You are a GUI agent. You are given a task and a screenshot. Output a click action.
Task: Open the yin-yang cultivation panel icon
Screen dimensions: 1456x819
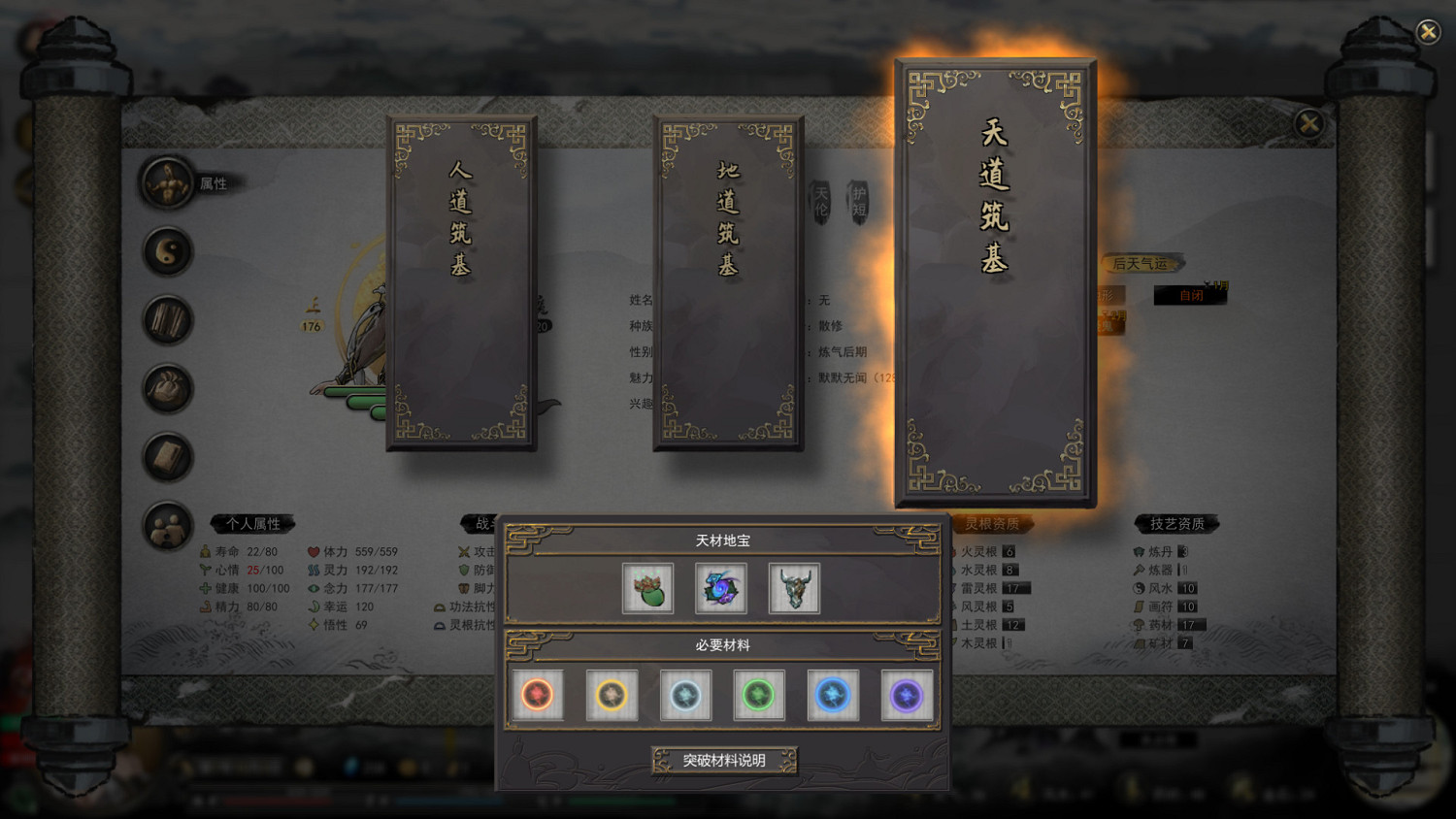[167, 252]
